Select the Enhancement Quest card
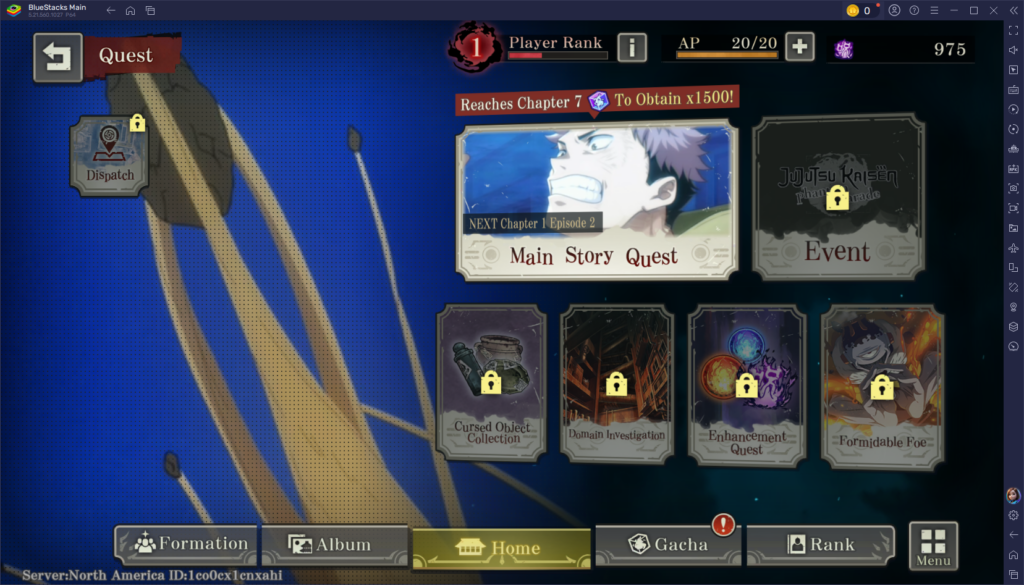 pyautogui.click(x=746, y=385)
